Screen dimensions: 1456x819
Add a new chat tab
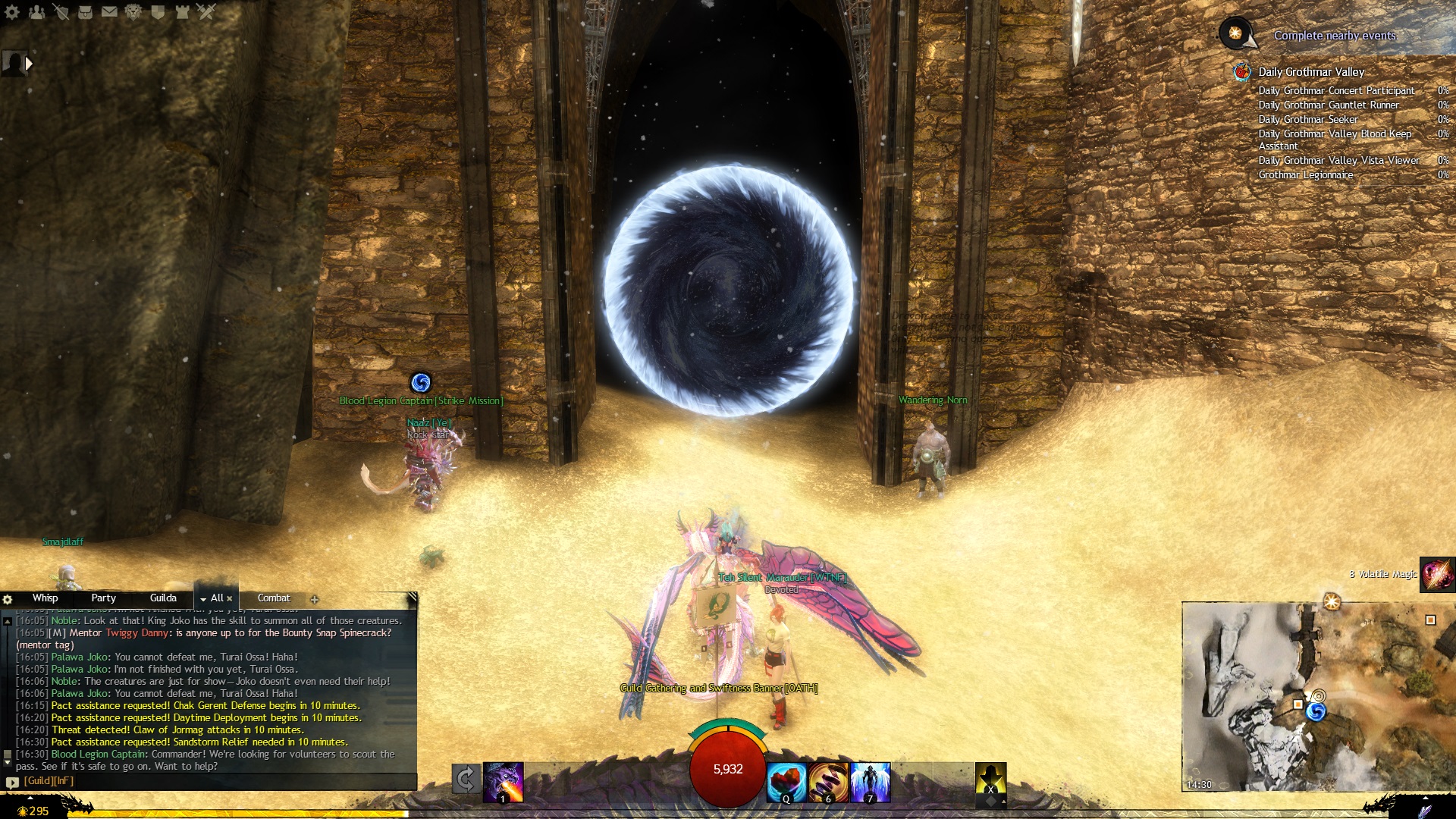(x=315, y=600)
